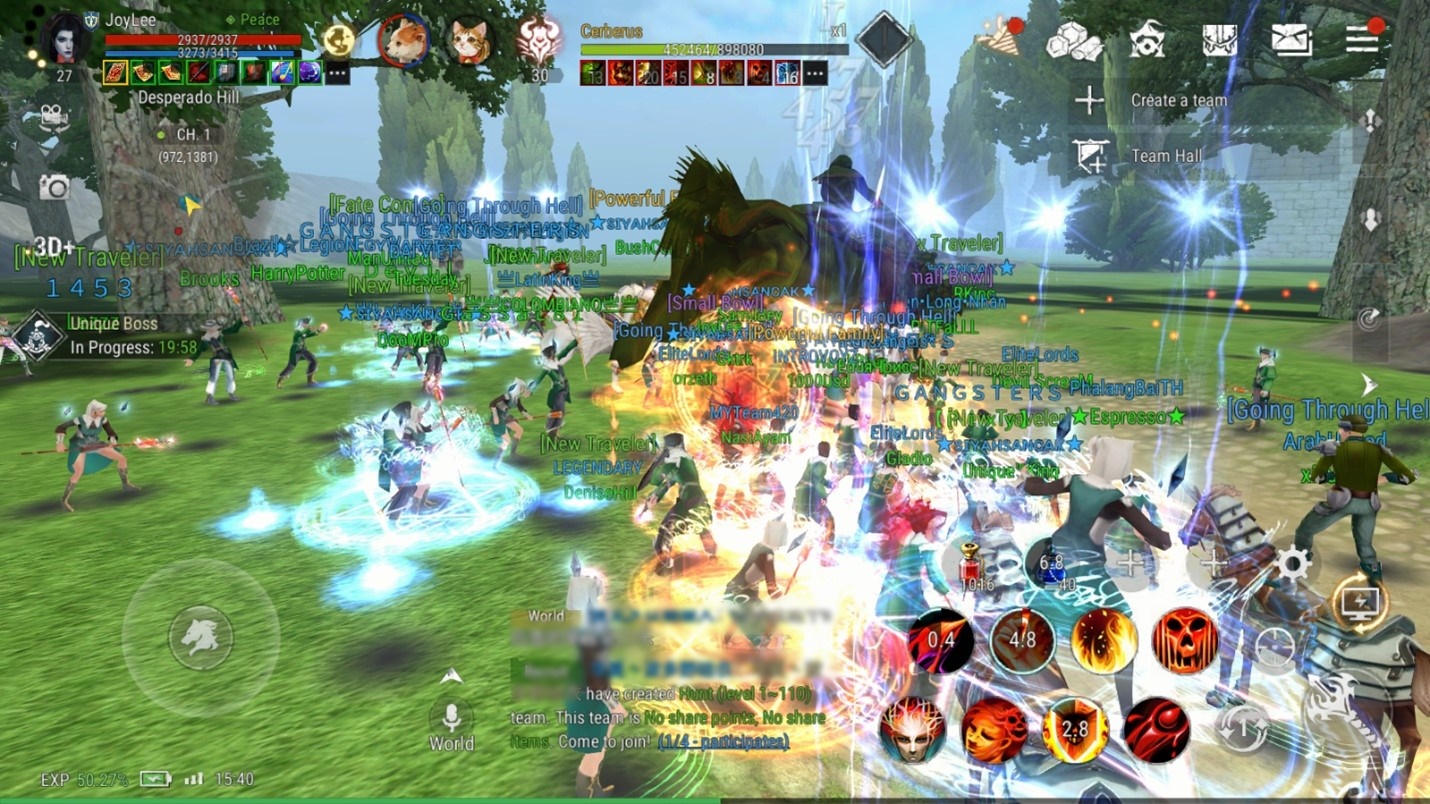
Task: Take a screenshot with the camera icon
Action: click(x=53, y=186)
